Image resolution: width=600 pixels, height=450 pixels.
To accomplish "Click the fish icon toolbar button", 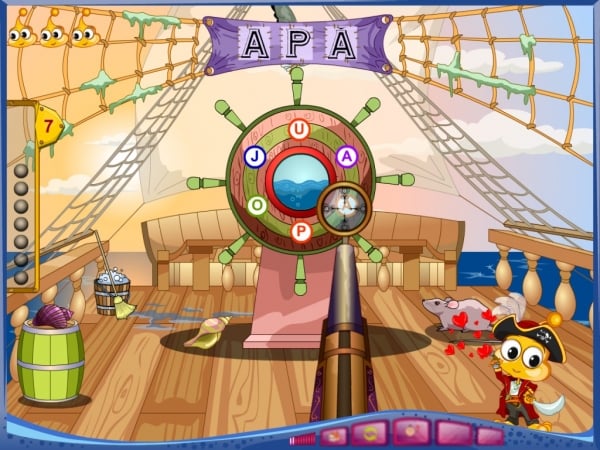I will [335, 435].
